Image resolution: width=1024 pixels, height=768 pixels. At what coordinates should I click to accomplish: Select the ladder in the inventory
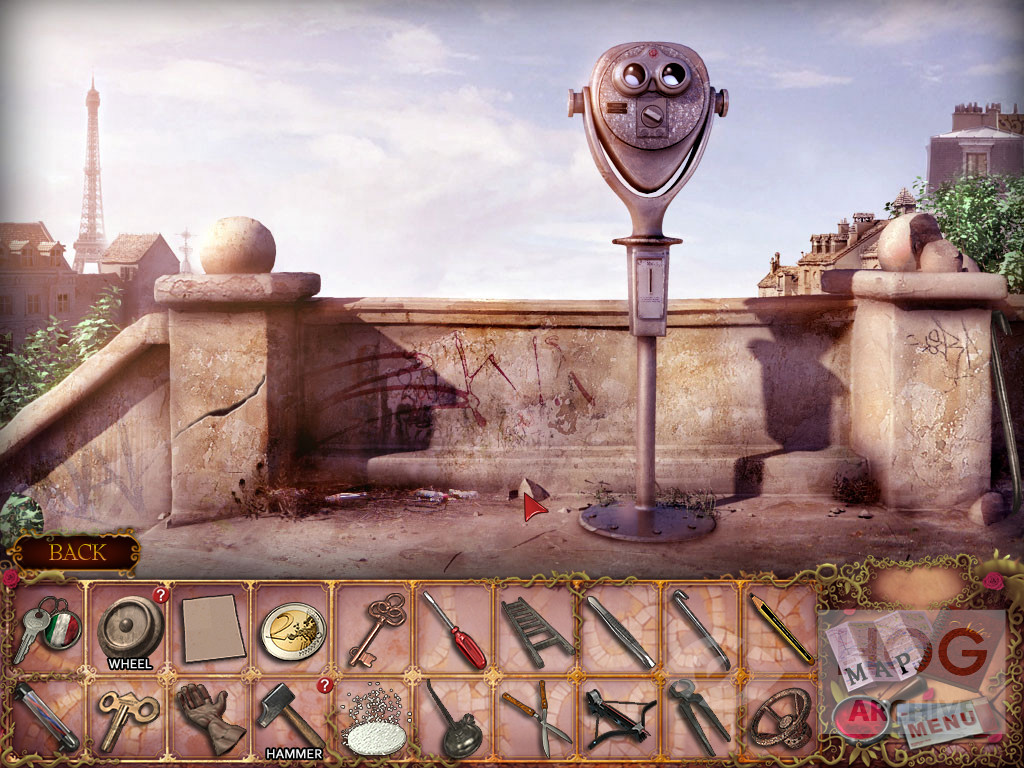click(x=537, y=630)
